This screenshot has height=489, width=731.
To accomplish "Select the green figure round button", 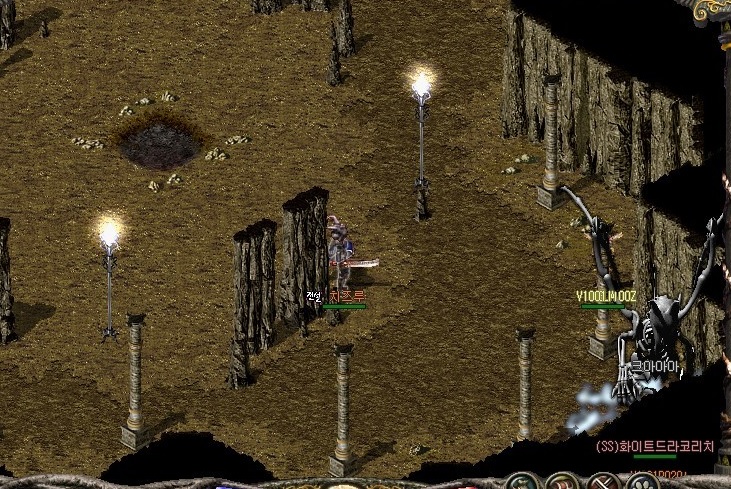I will click(521, 484).
